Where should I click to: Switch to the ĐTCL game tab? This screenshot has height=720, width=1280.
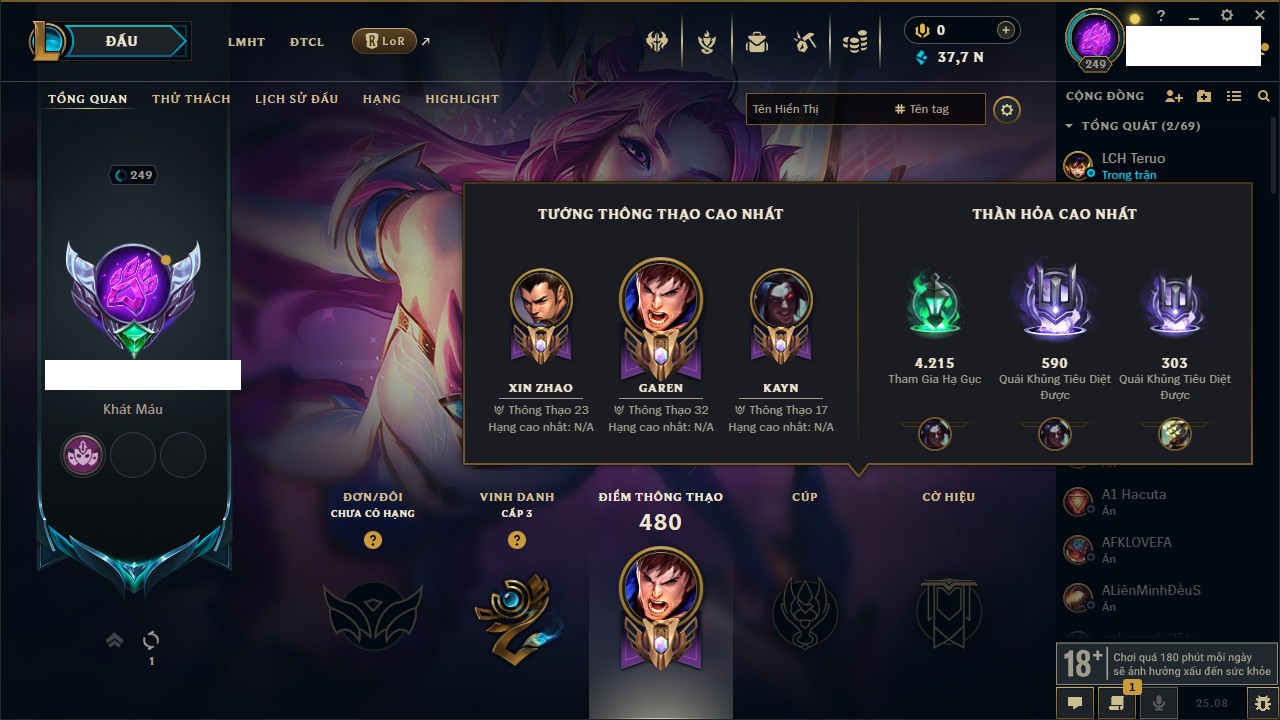307,42
